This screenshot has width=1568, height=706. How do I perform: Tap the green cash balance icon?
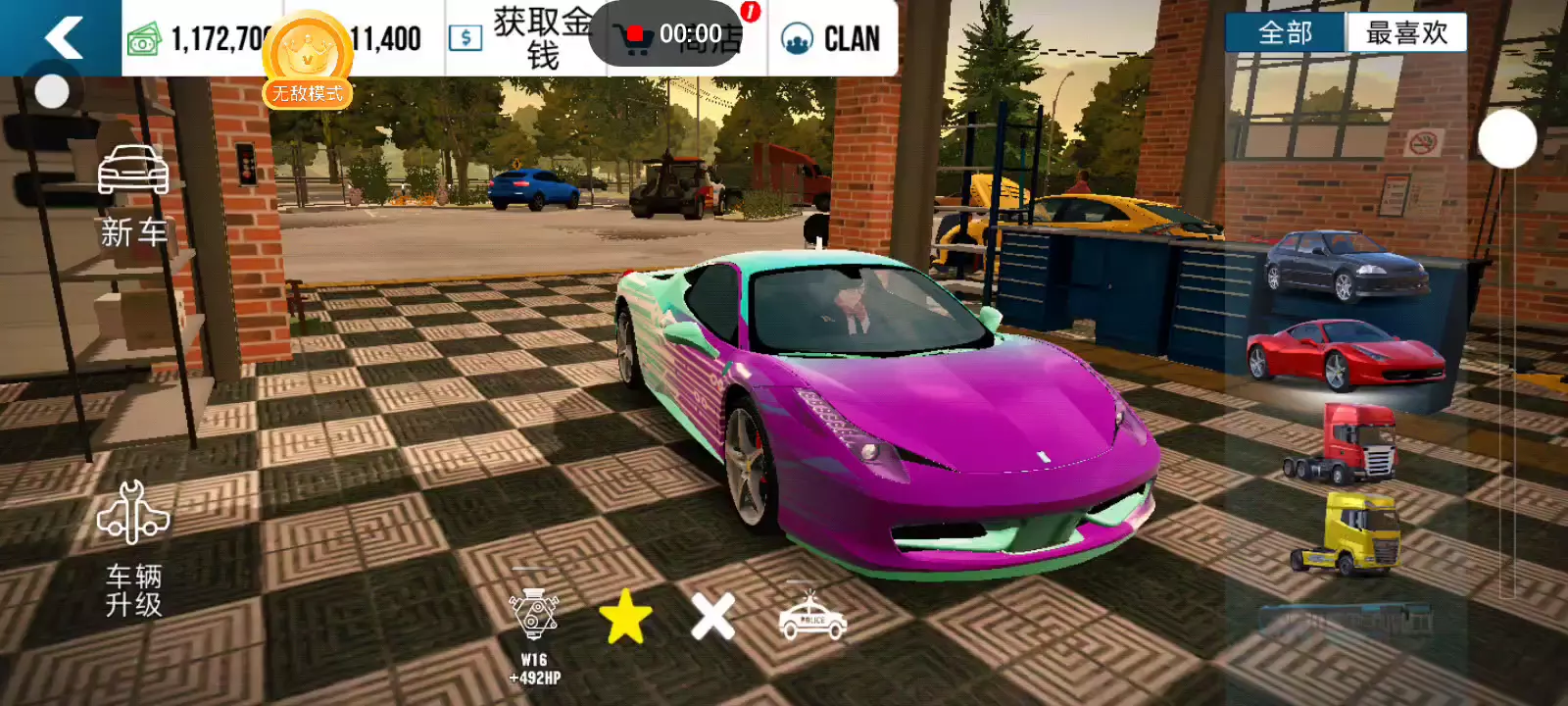click(144, 40)
